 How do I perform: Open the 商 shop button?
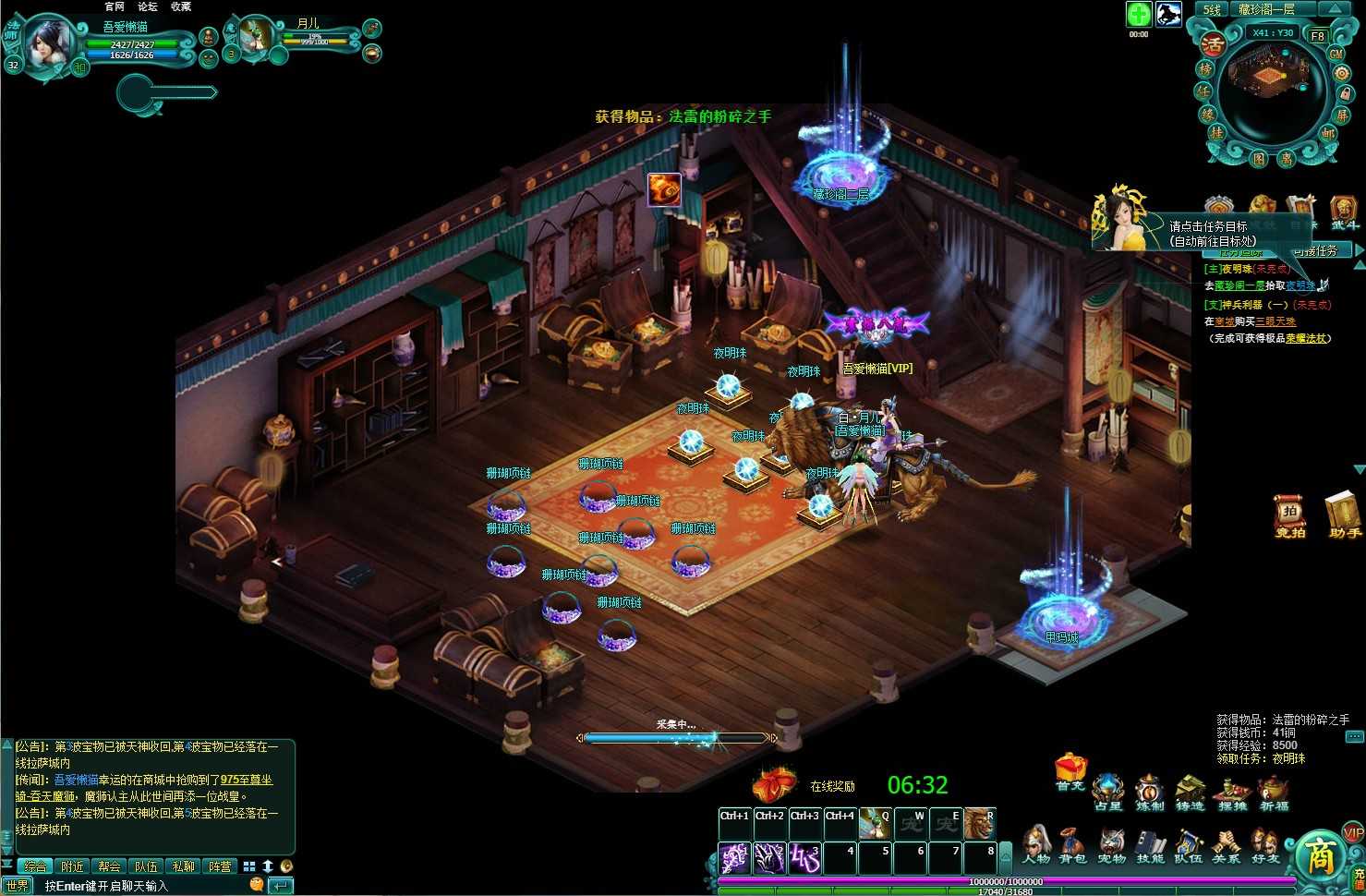[1319, 854]
